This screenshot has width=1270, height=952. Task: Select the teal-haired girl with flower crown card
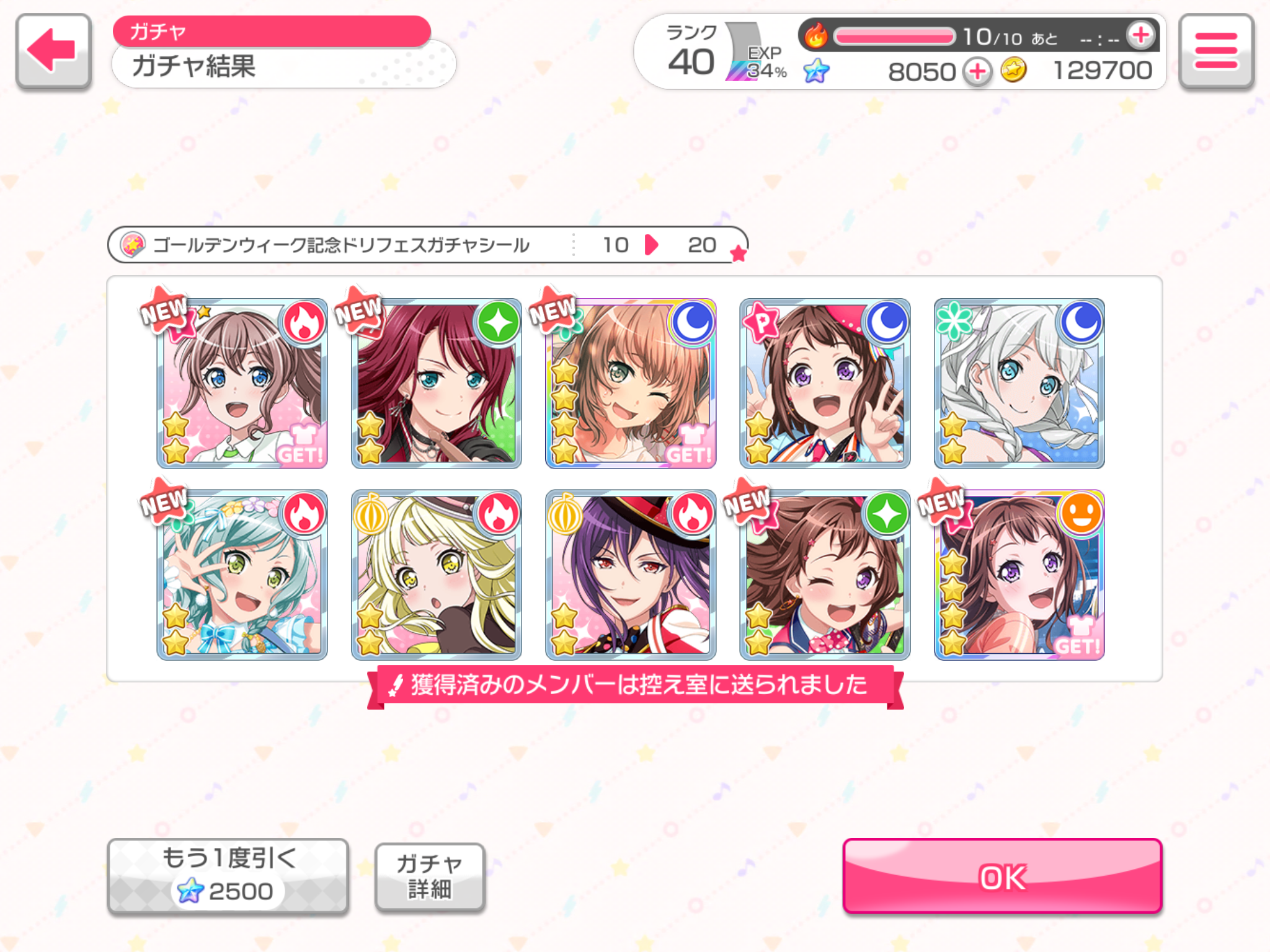click(242, 575)
